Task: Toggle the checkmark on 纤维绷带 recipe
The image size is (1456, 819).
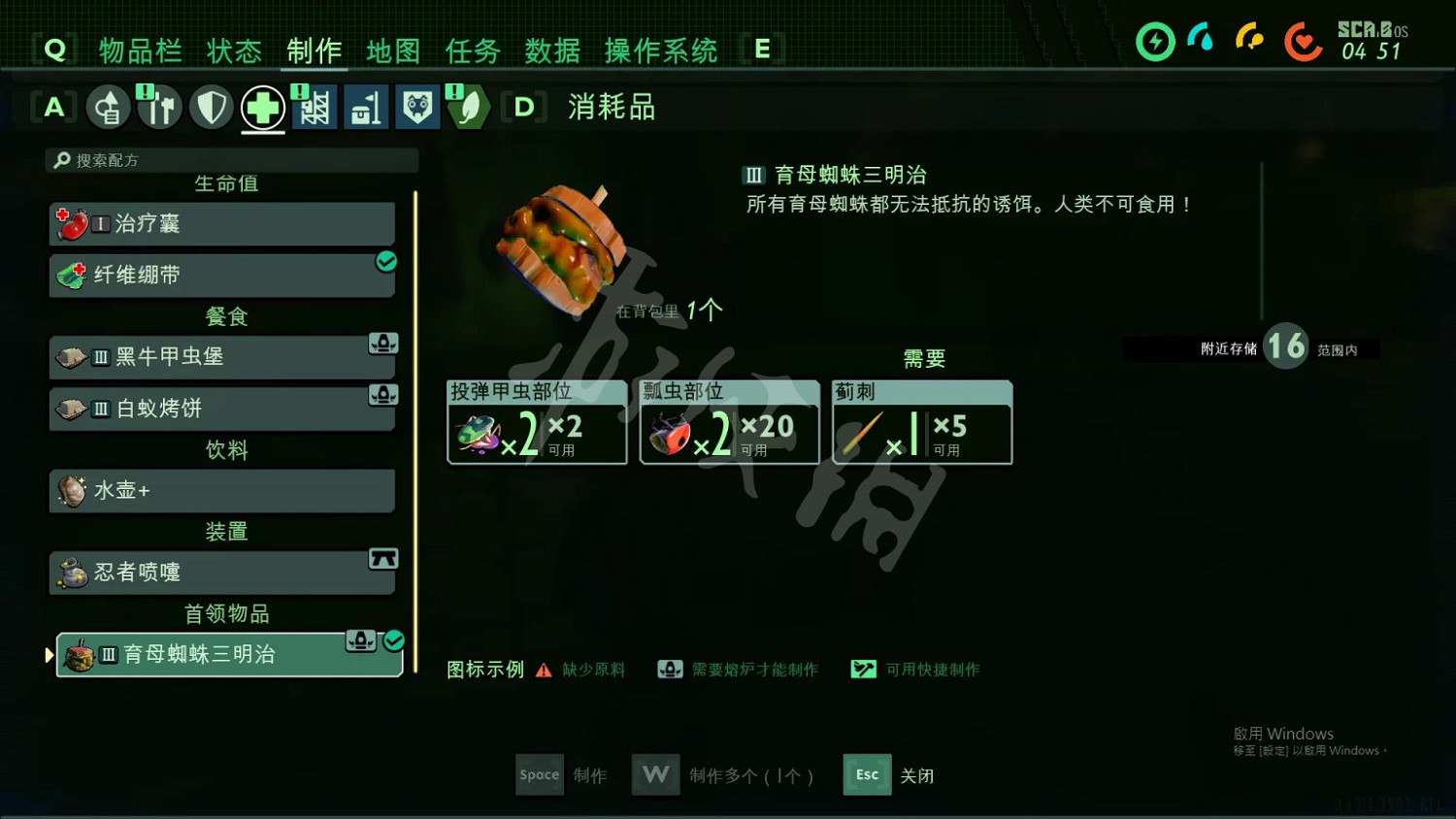Action: 386,261
